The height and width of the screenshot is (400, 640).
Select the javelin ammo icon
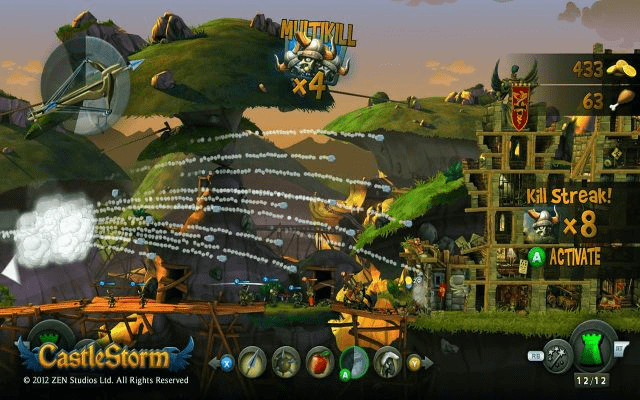pyautogui.click(x=252, y=360)
